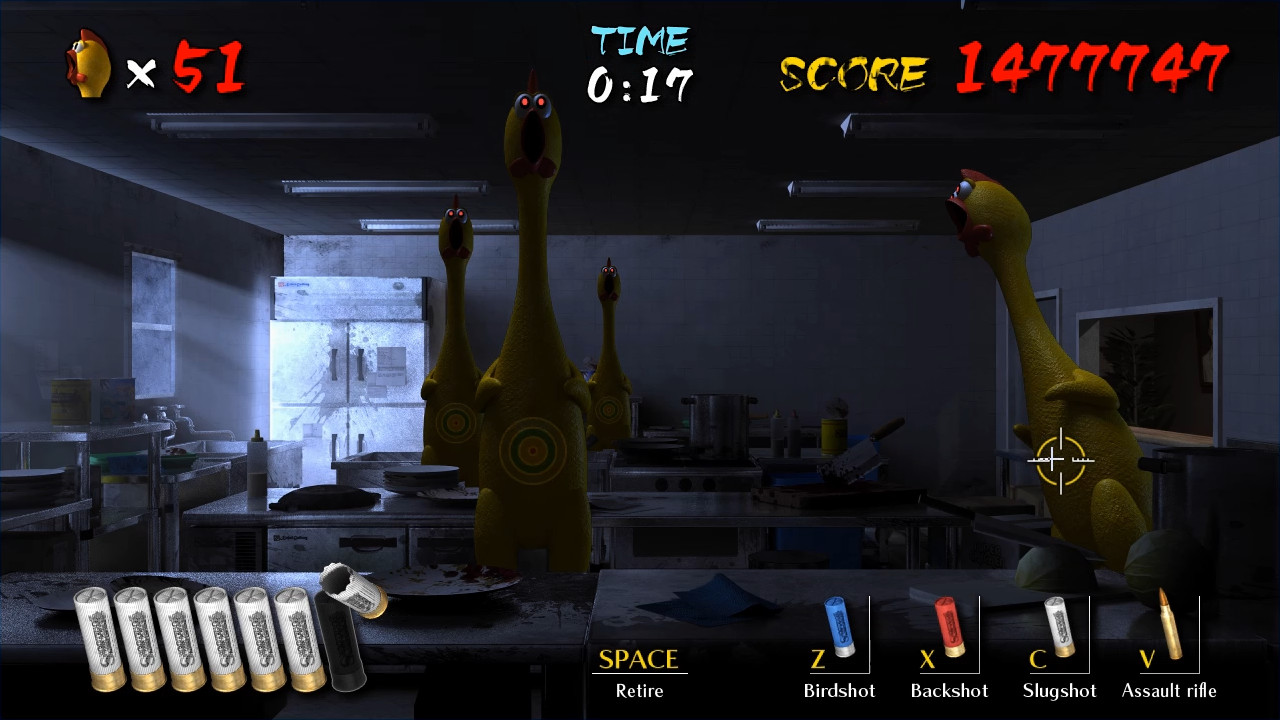The width and height of the screenshot is (1280, 720).
Task: Shoot the bullseye target on the center chicken
Action: [531, 450]
